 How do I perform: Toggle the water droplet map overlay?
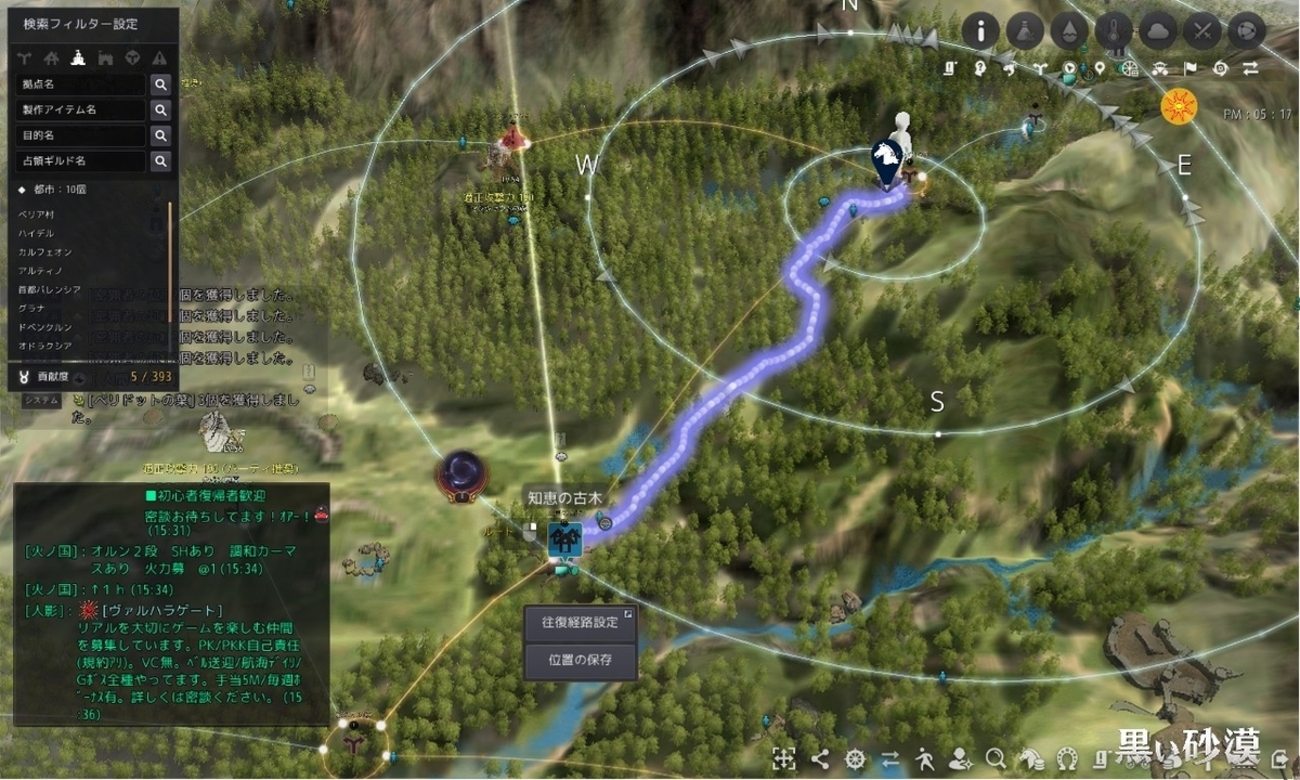click(1069, 31)
